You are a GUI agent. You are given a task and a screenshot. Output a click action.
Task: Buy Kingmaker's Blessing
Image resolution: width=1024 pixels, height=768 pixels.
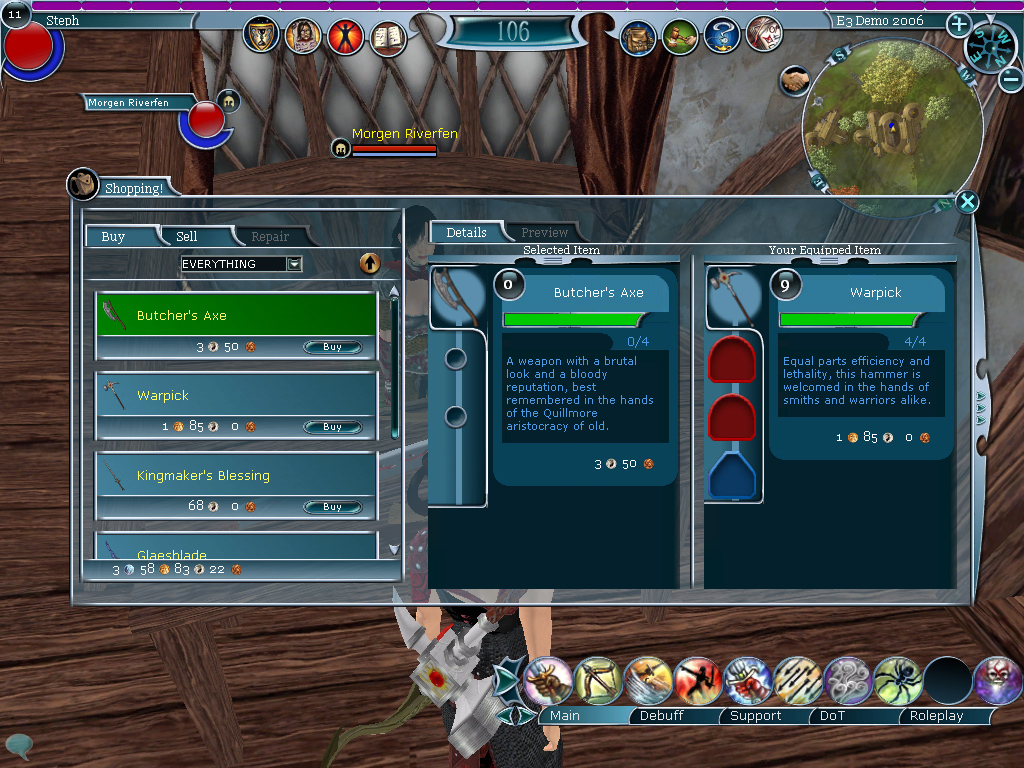click(332, 507)
